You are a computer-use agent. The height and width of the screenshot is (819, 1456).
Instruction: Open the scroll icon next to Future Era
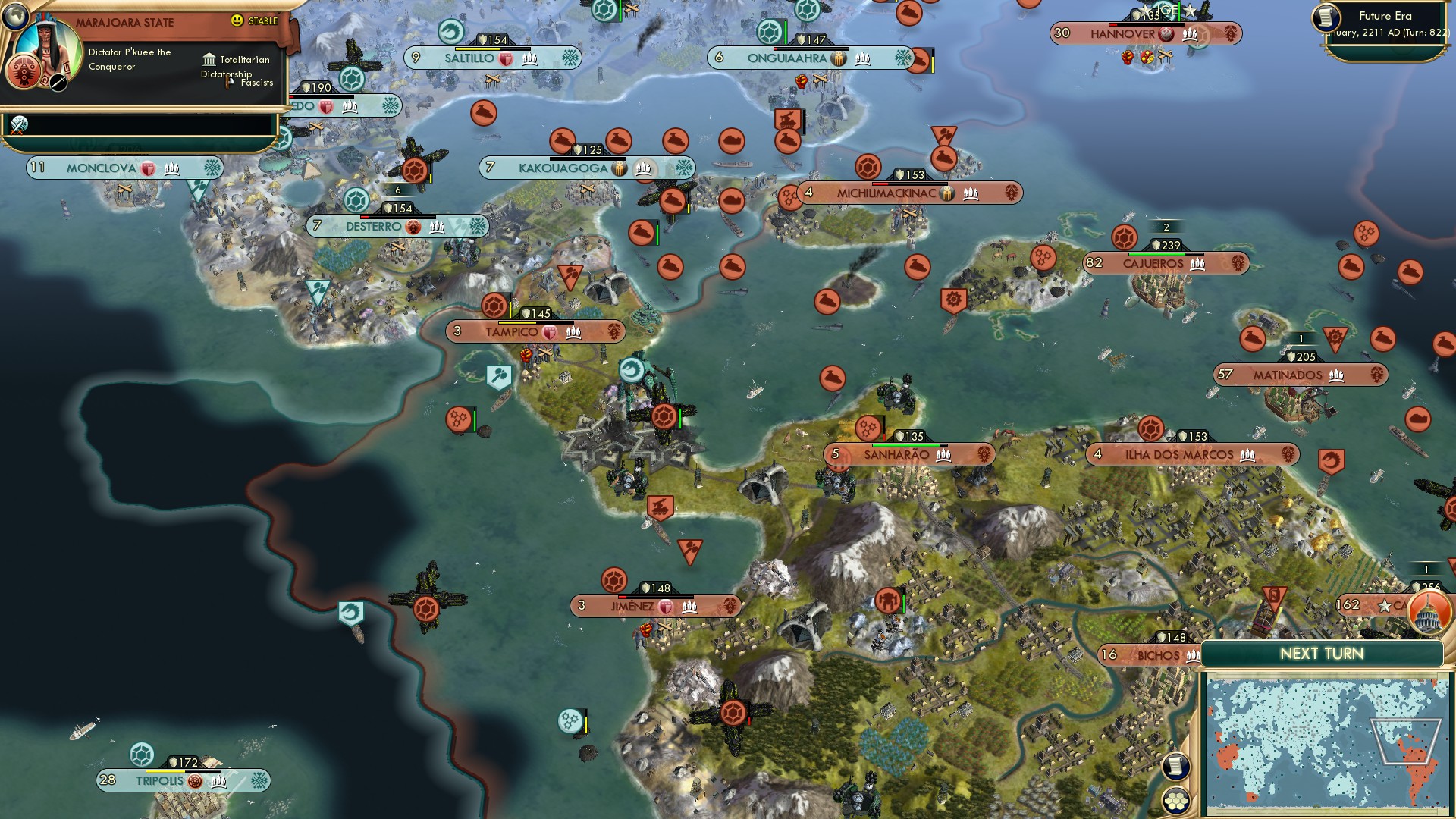1326,18
